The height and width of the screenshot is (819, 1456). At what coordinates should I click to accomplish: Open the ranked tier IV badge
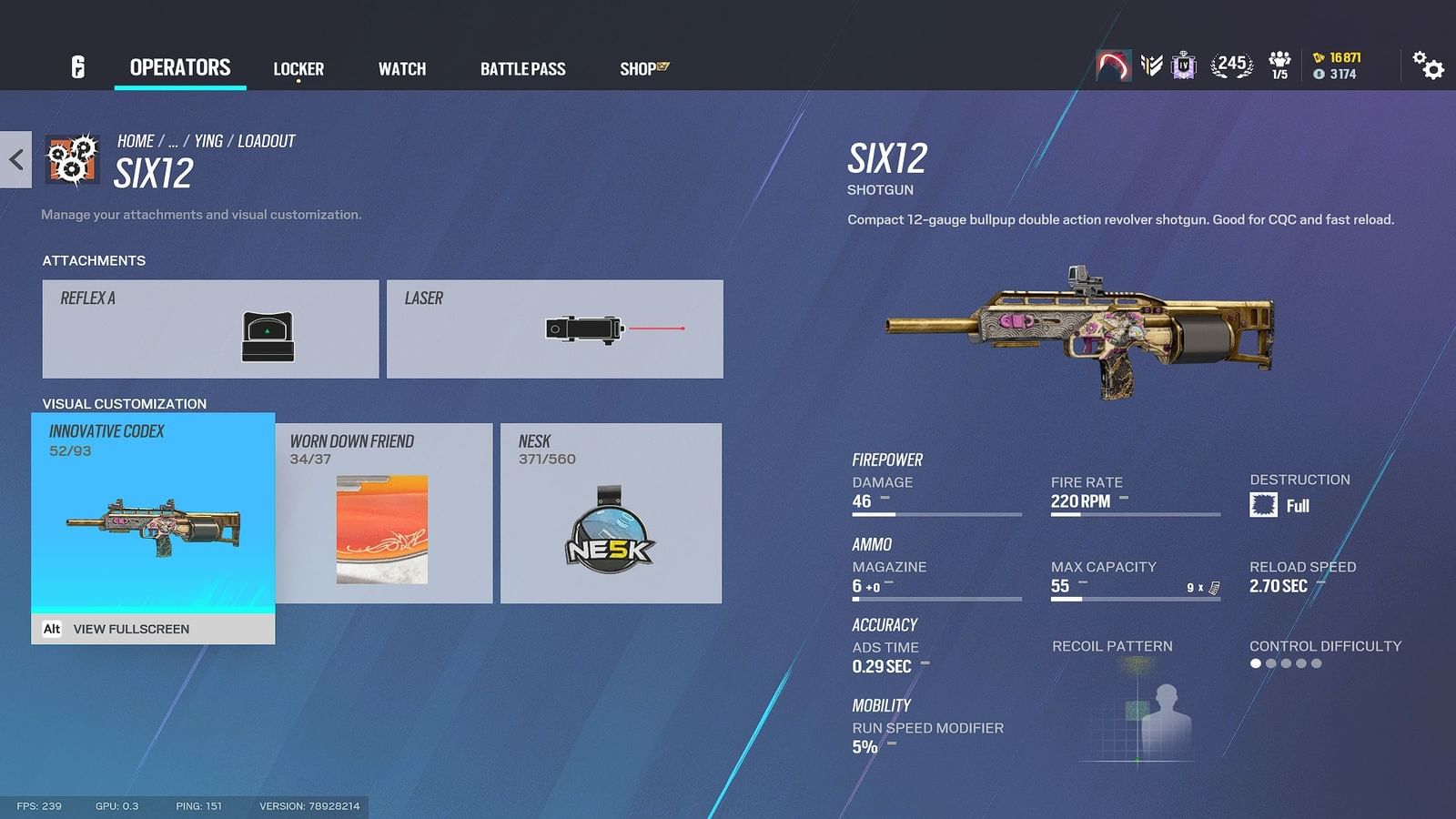(1183, 66)
